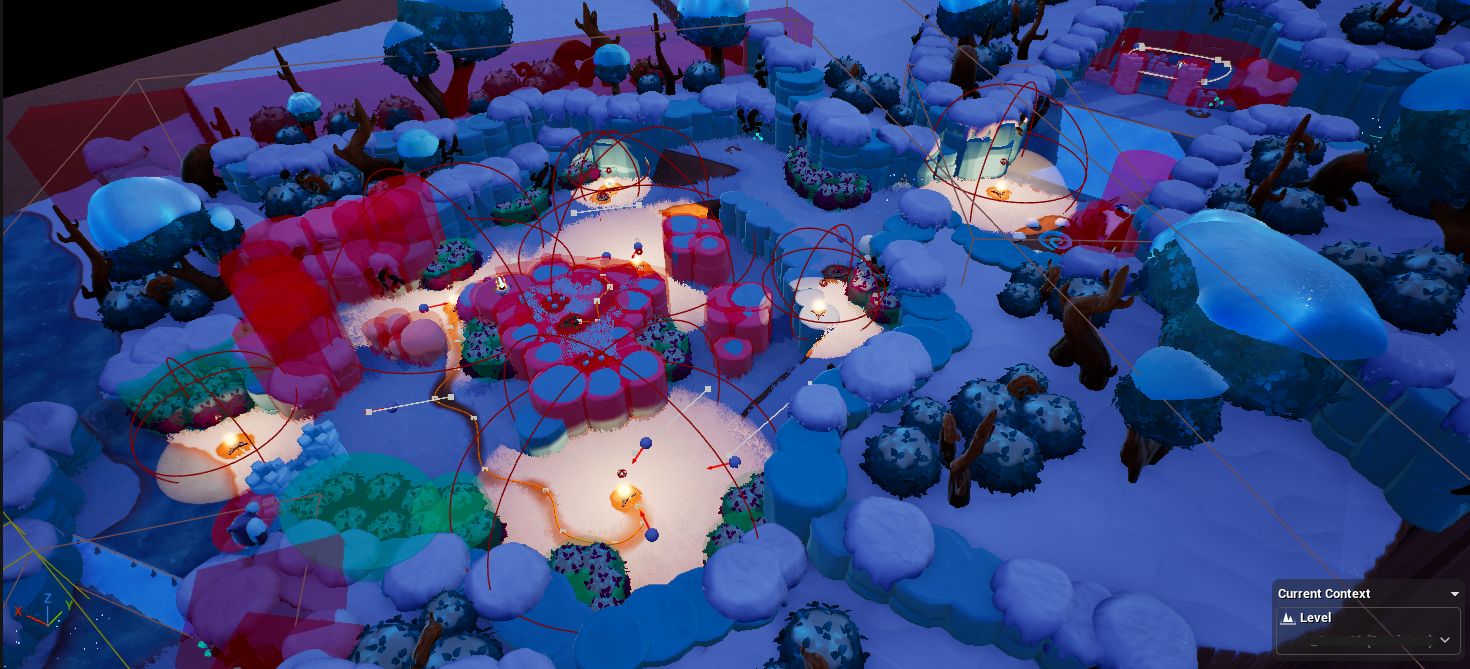Collapse the Current Context panel arrow

(1455, 594)
